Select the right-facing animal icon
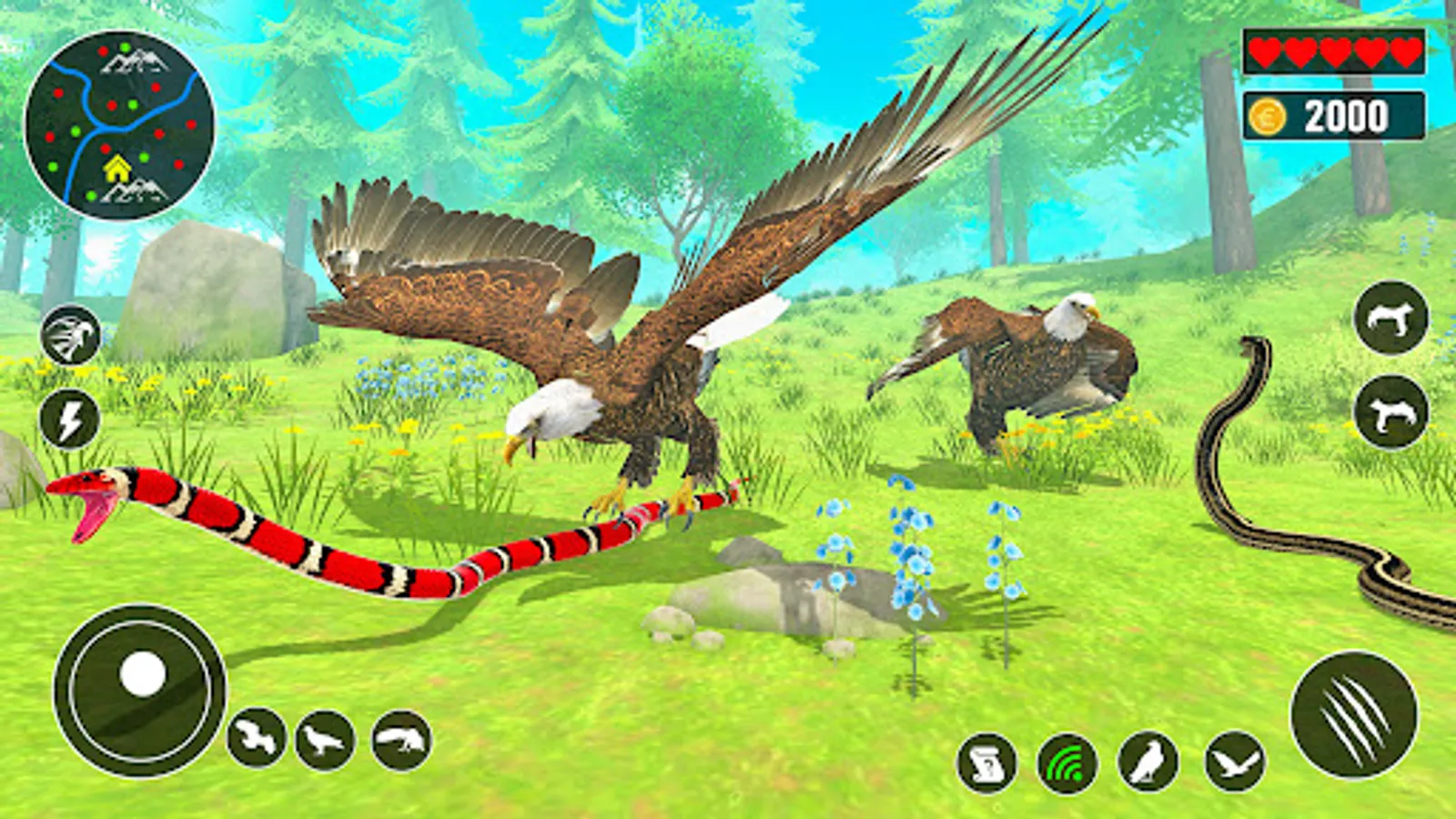1456x819 pixels. point(1391,318)
